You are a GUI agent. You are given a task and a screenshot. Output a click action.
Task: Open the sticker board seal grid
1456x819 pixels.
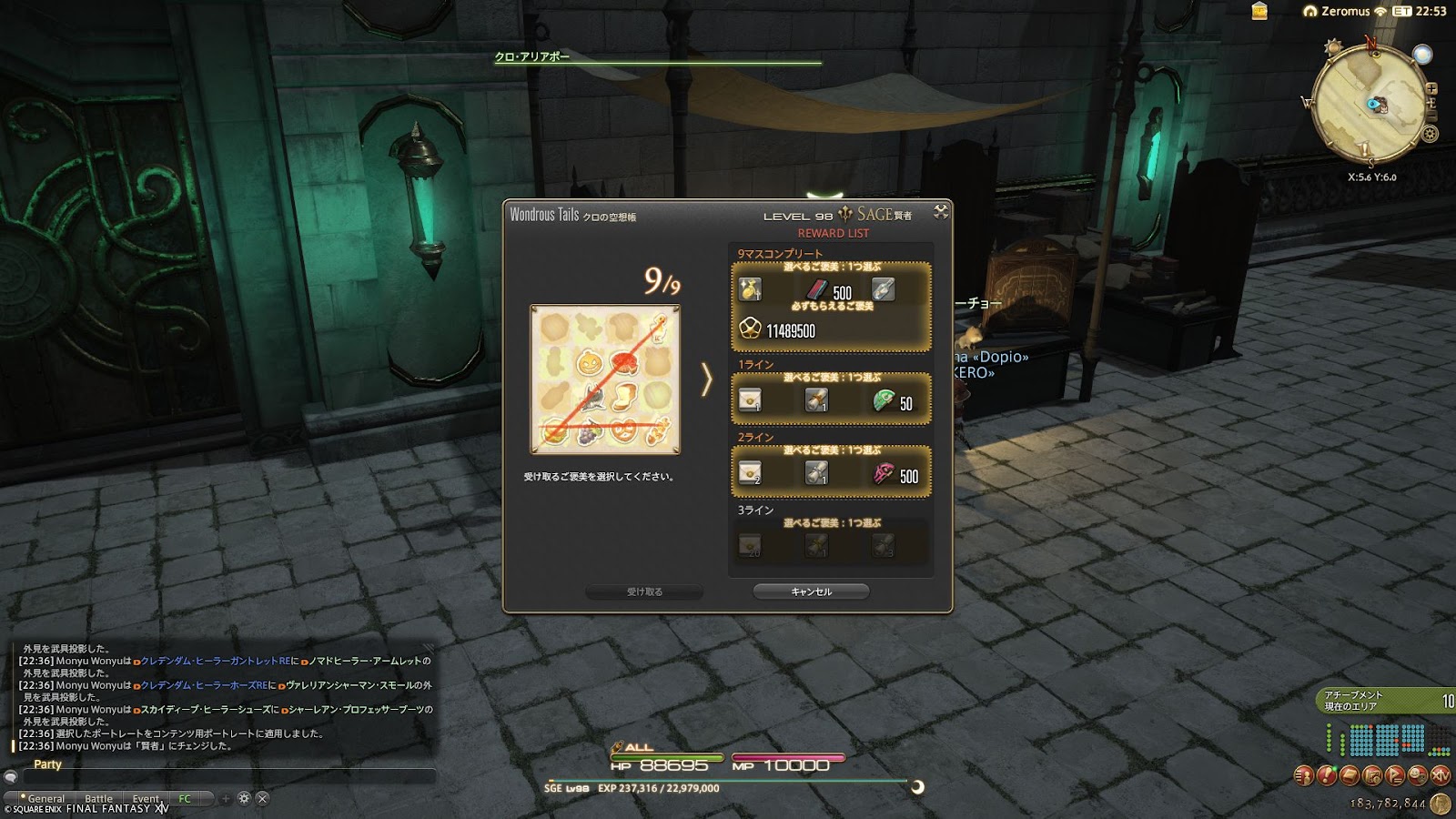point(605,379)
